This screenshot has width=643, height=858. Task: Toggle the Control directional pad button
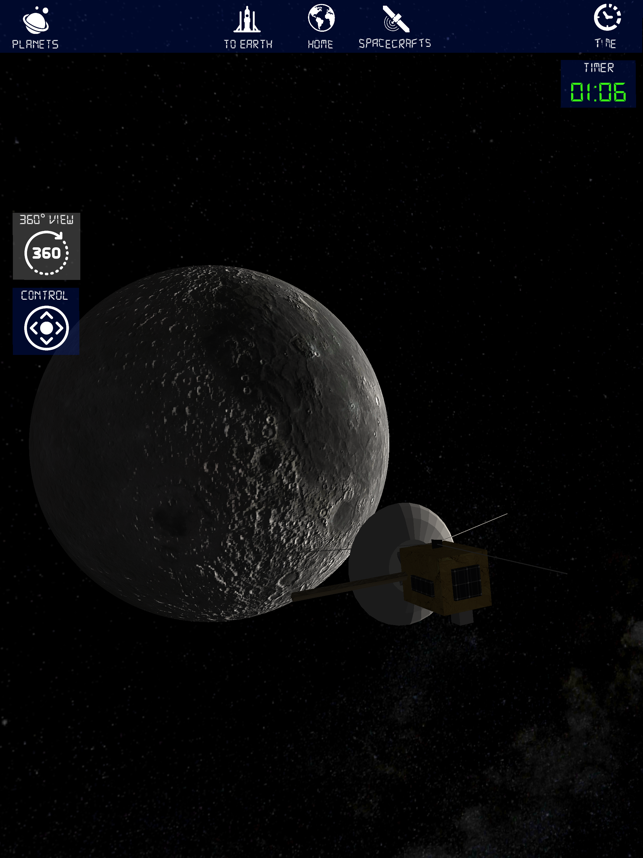(x=46, y=322)
